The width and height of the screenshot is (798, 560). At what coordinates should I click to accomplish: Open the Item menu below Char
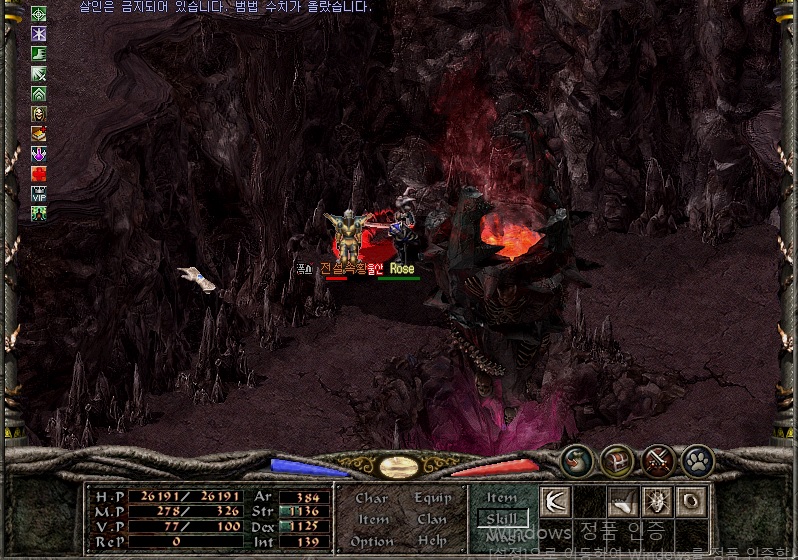[373, 519]
